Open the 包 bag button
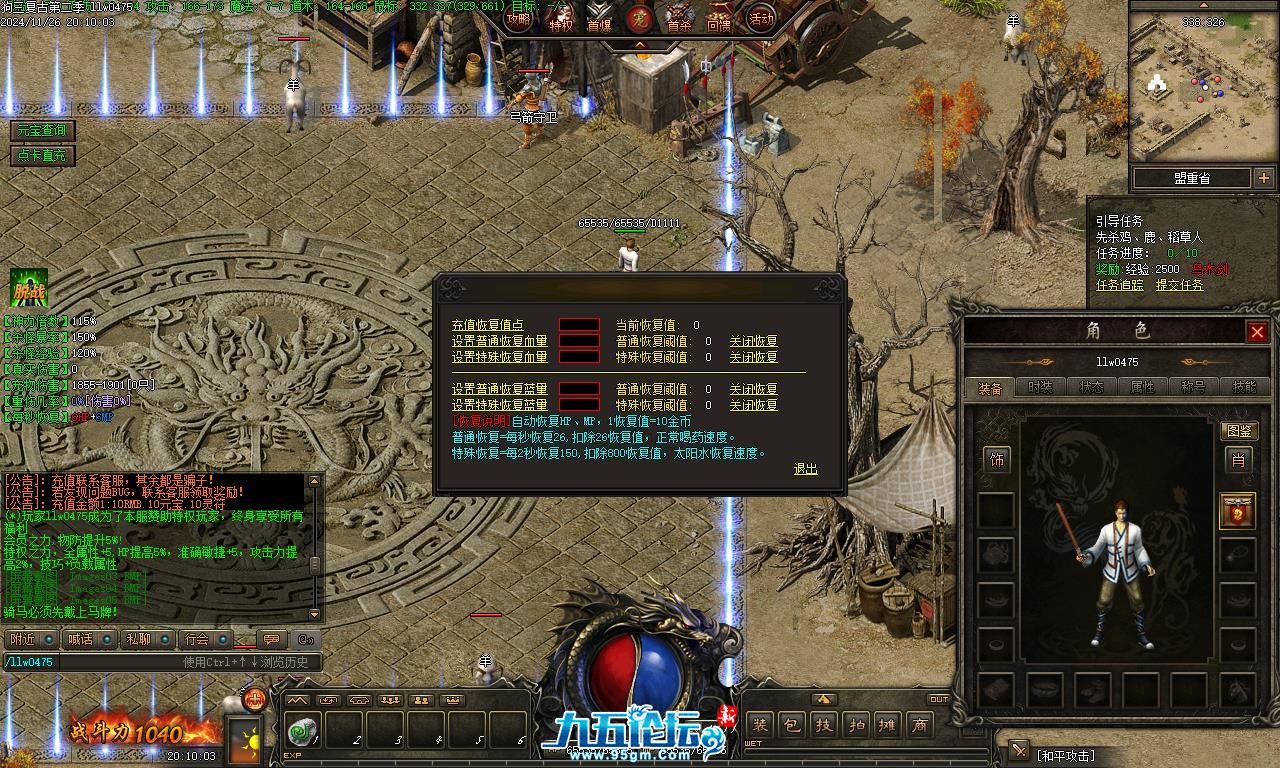 (791, 725)
